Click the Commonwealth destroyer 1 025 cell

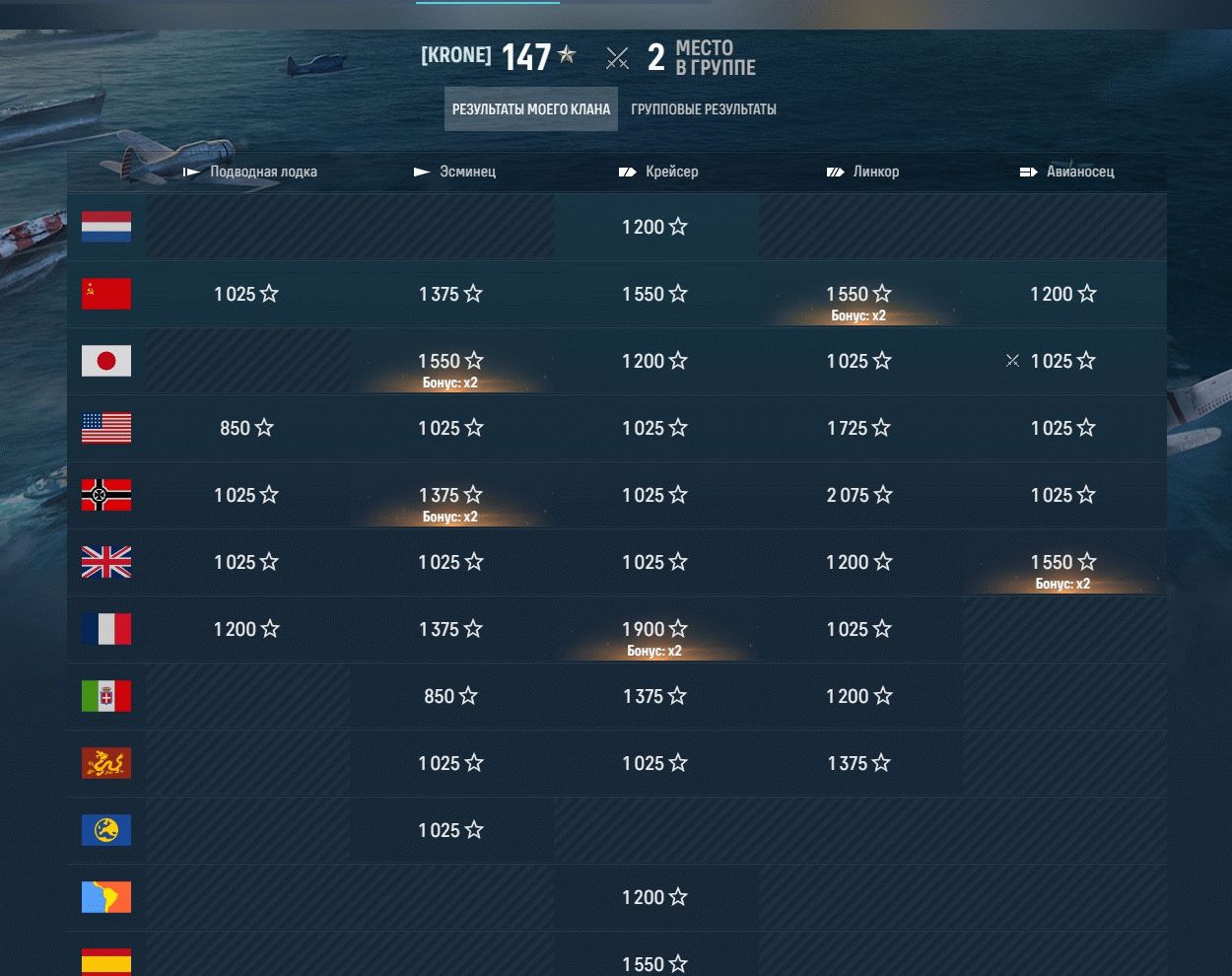[450, 830]
